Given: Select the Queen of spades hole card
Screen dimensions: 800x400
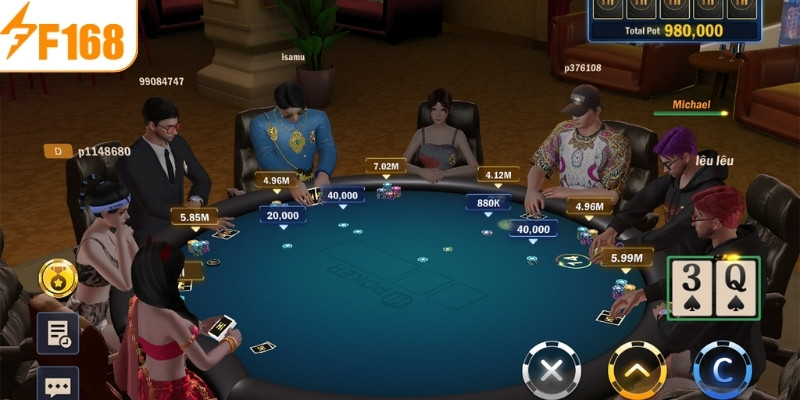Looking at the screenshot, I should (x=735, y=286).
